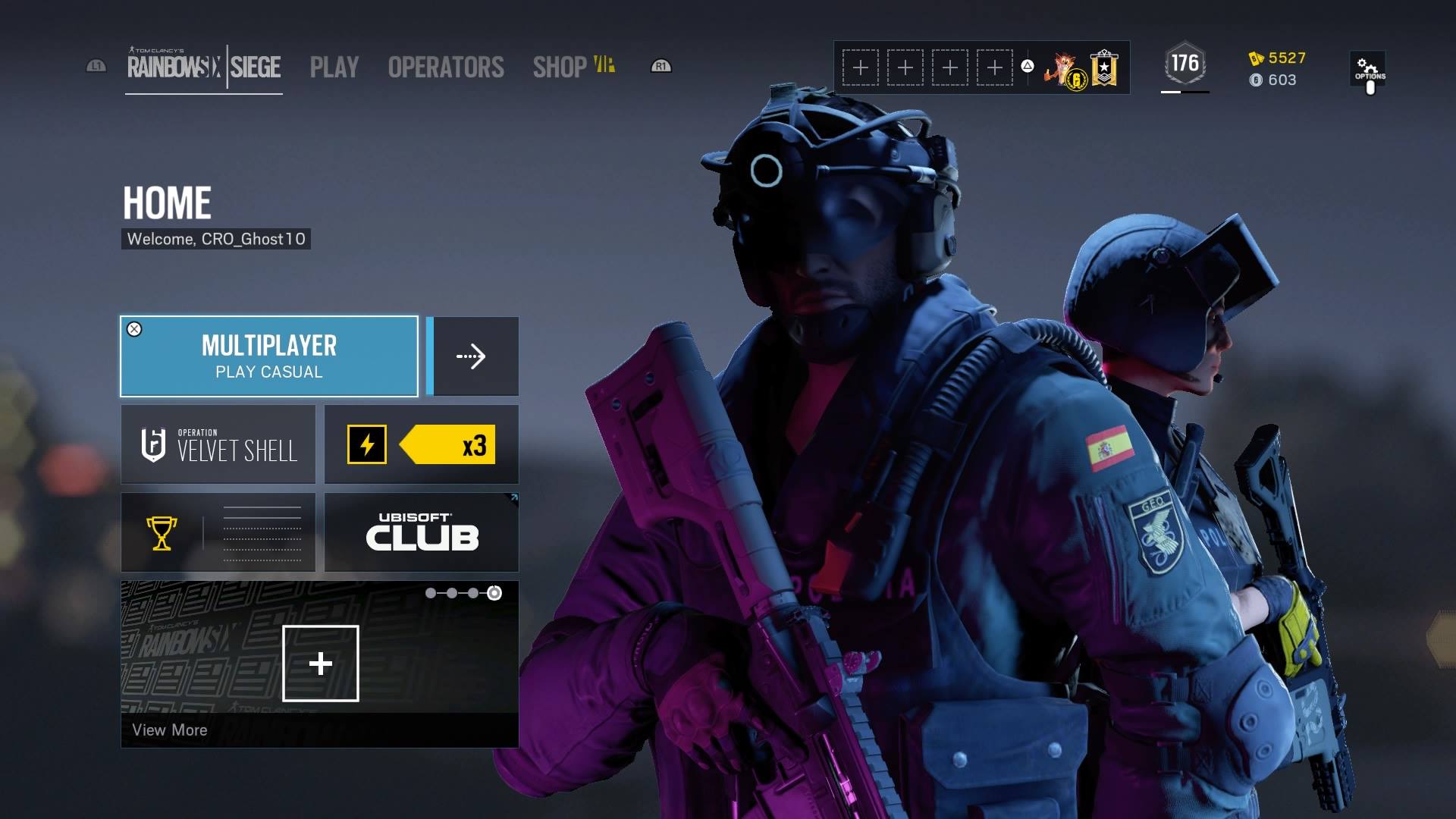Start Multiplayer Play Casual
The height and width of the screenshot is (819, 1456).
[269, 356]
